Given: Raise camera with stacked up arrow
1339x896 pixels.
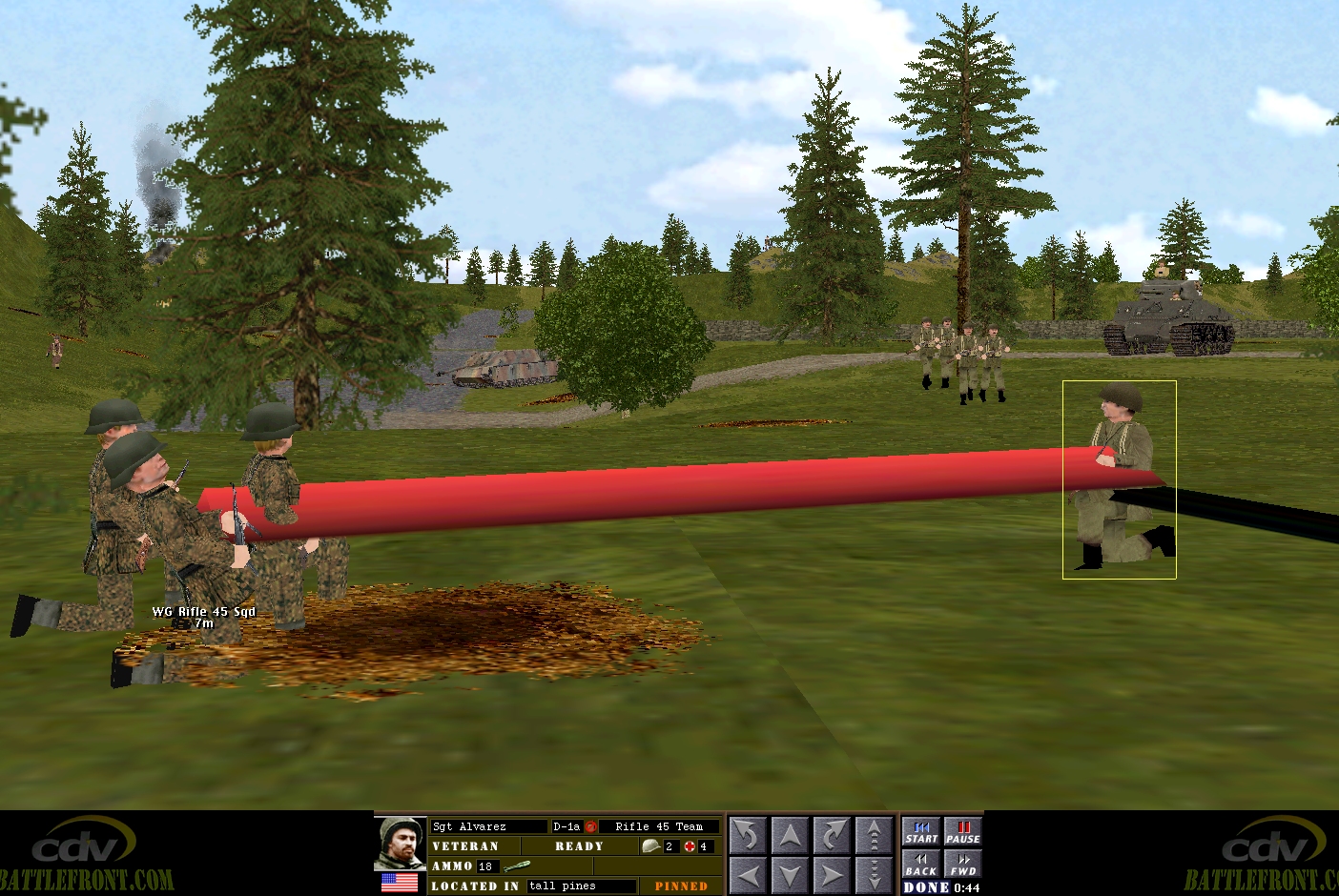Looking at the screenshot, I should [874, 836].
